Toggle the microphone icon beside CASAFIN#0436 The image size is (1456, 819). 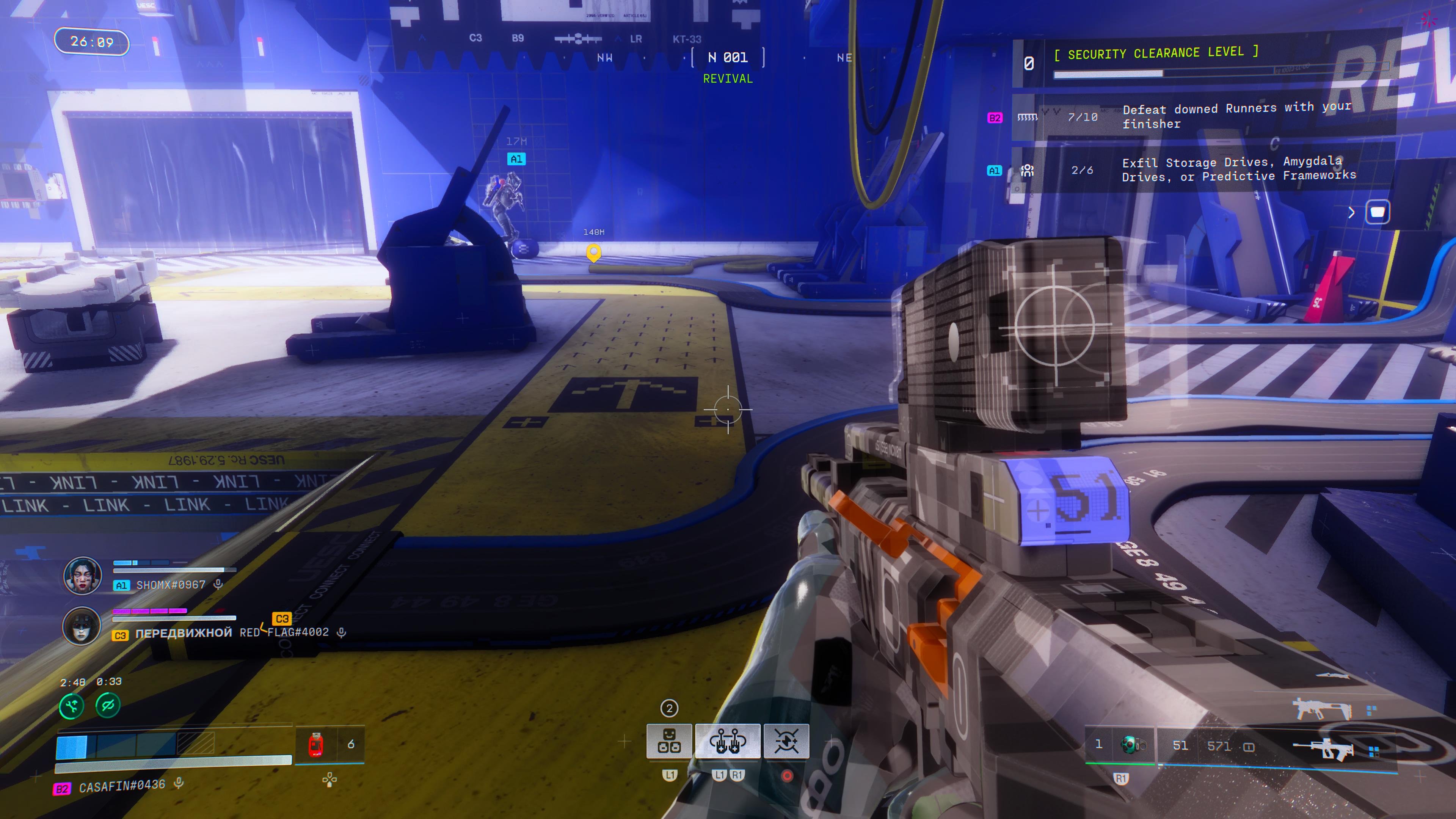[179, 783]
